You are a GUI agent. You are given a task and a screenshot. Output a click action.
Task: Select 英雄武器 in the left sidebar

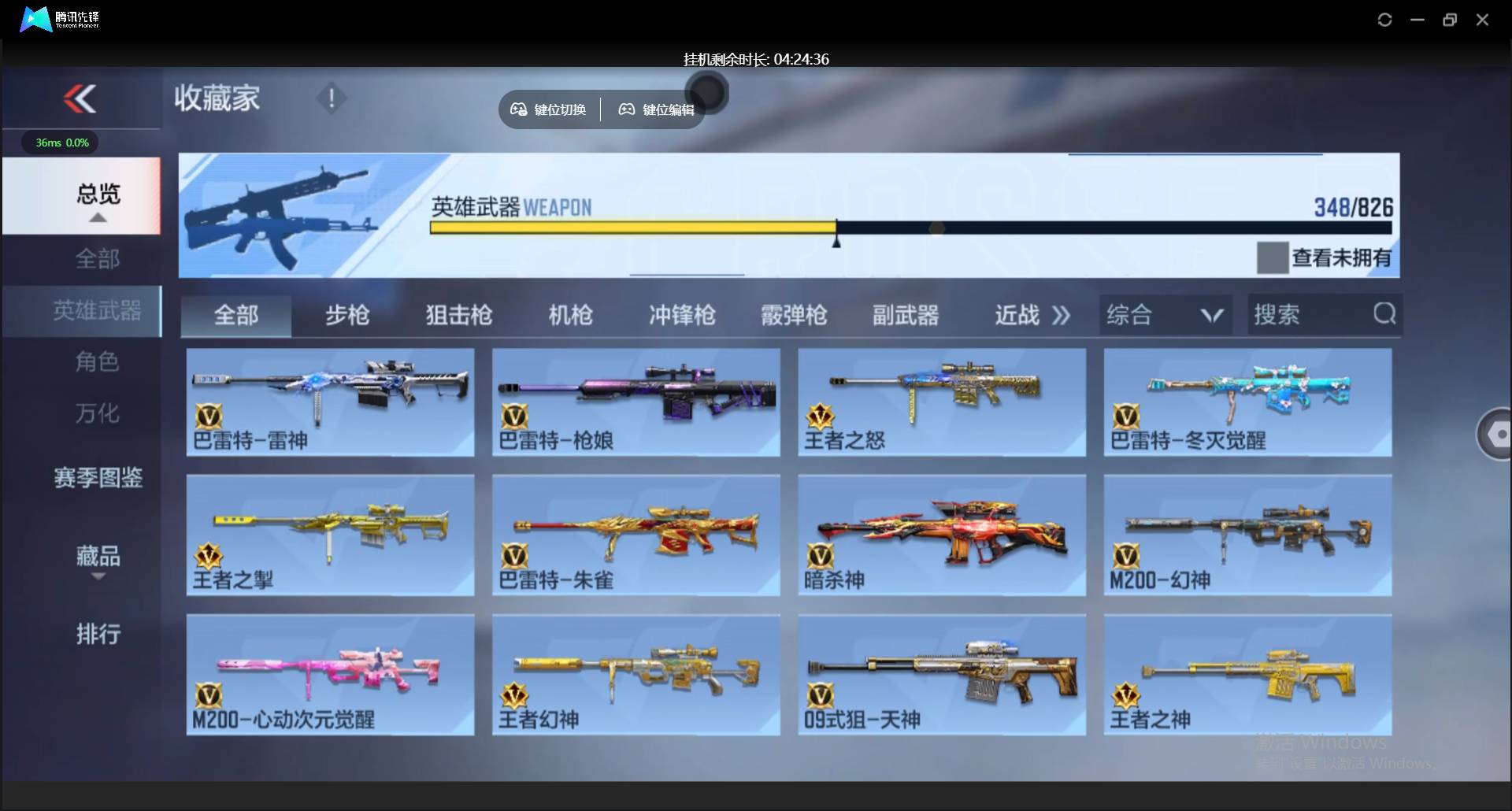click(x=98, y=311)
